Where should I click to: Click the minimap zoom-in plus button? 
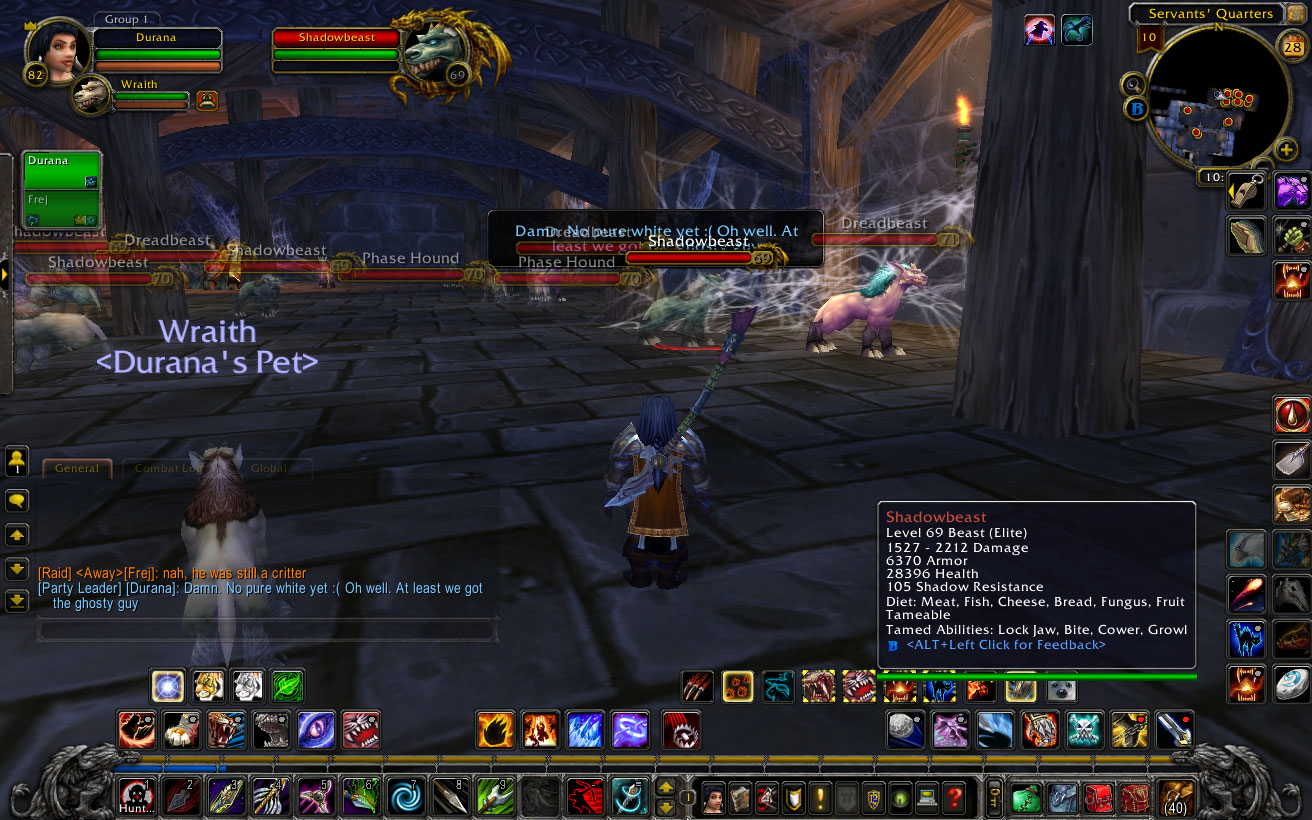tap(1288, 148)
